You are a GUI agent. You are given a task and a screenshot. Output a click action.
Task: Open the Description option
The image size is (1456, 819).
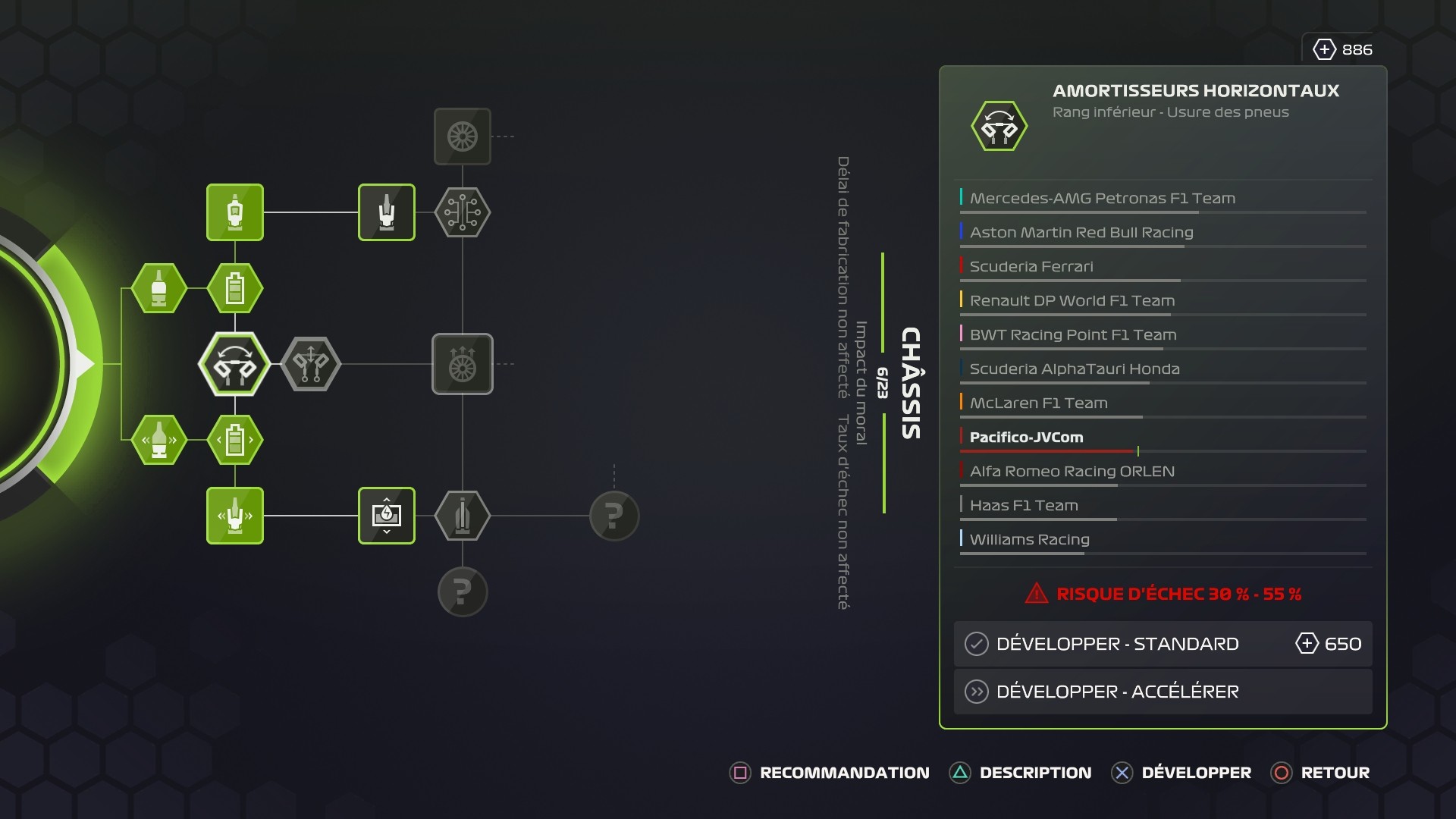[1021, 773]
